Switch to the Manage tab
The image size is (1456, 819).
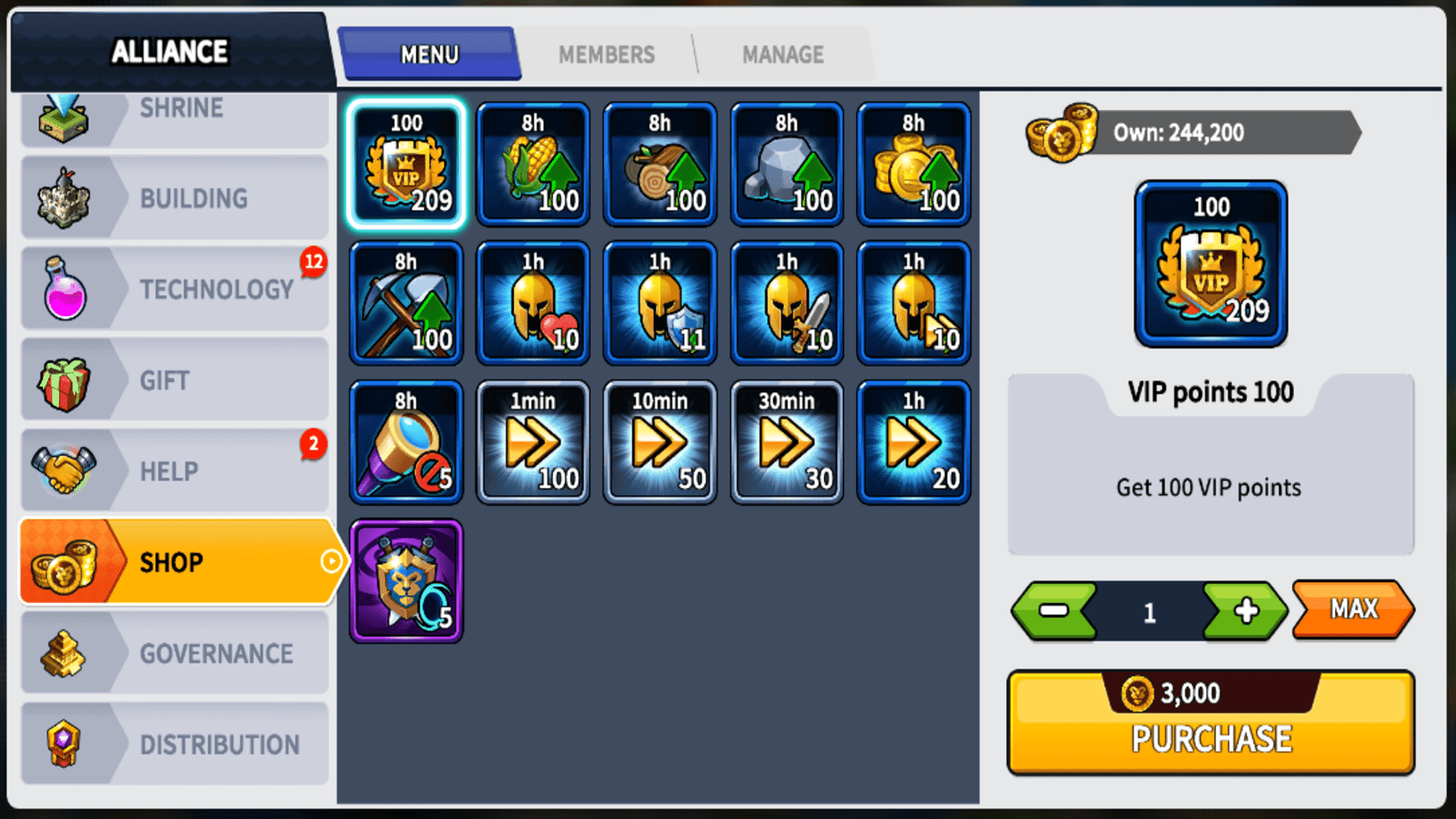click(783, 54)
